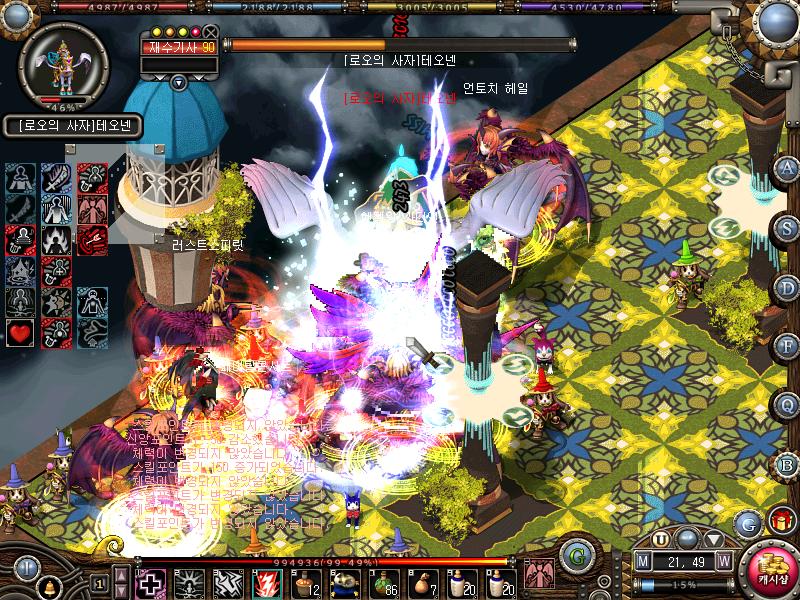The height and width of the screenshot is (600, 800).
Task: Expand the target panel down arrow
Action: [179, 82]
